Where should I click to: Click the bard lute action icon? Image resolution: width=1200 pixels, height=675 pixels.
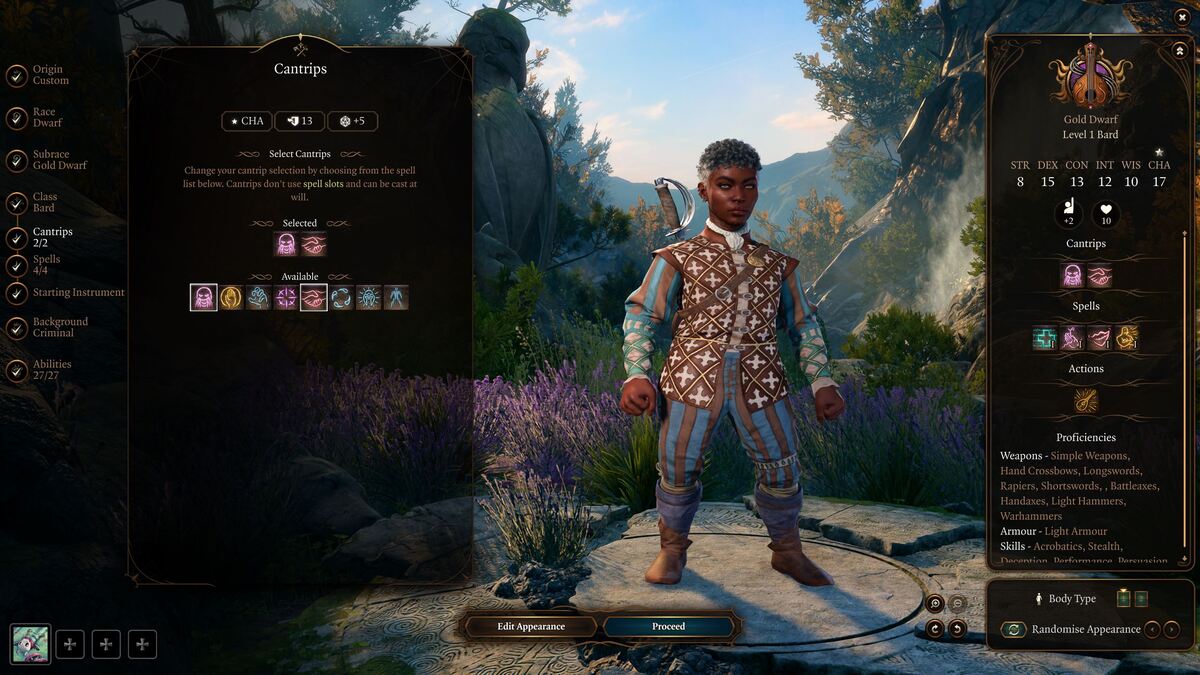tap(1085, 401)
